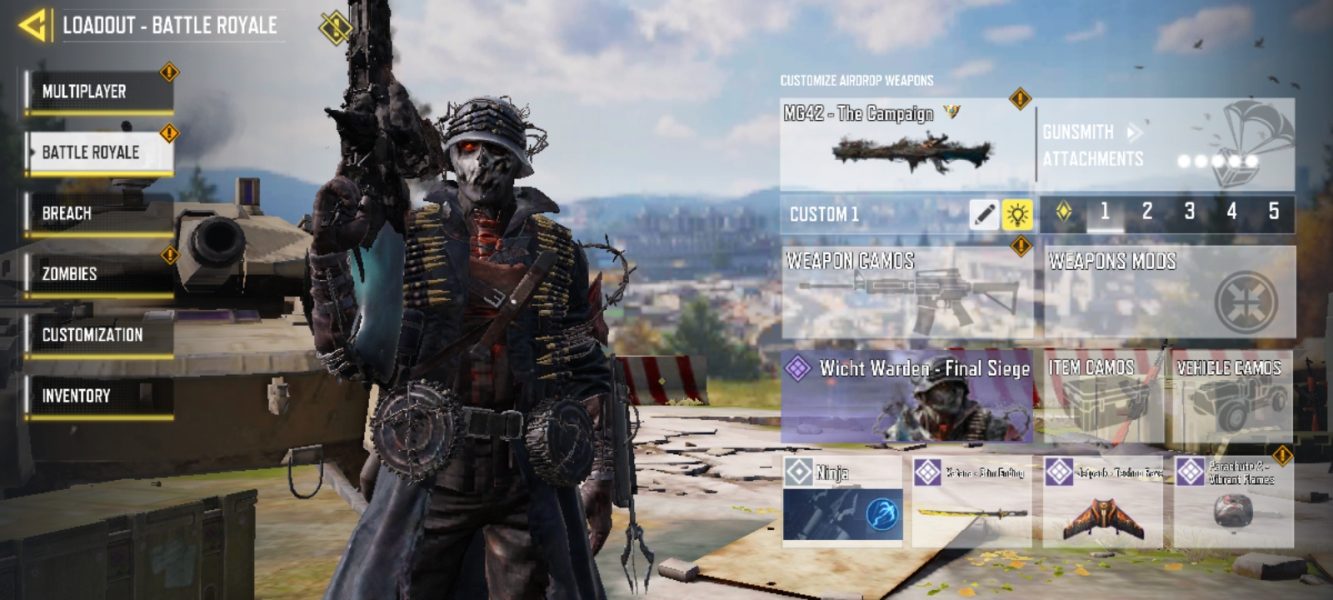Viewport: 1333px width, 600px height.
Task: Open the Weapon Camos panel
Action: point(907,292)
